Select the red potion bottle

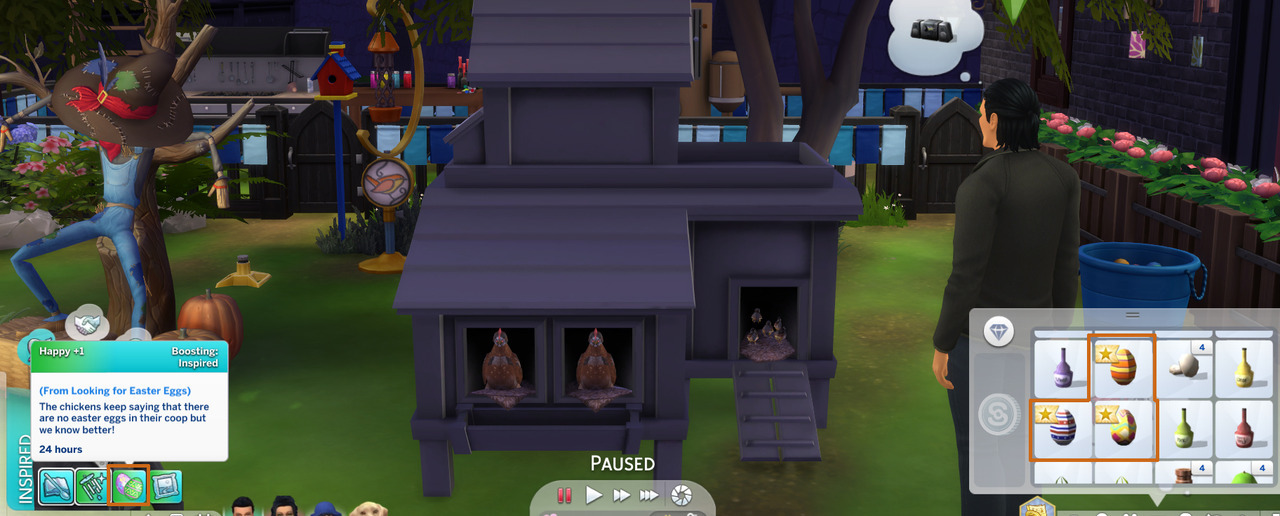pos(1244,428)
